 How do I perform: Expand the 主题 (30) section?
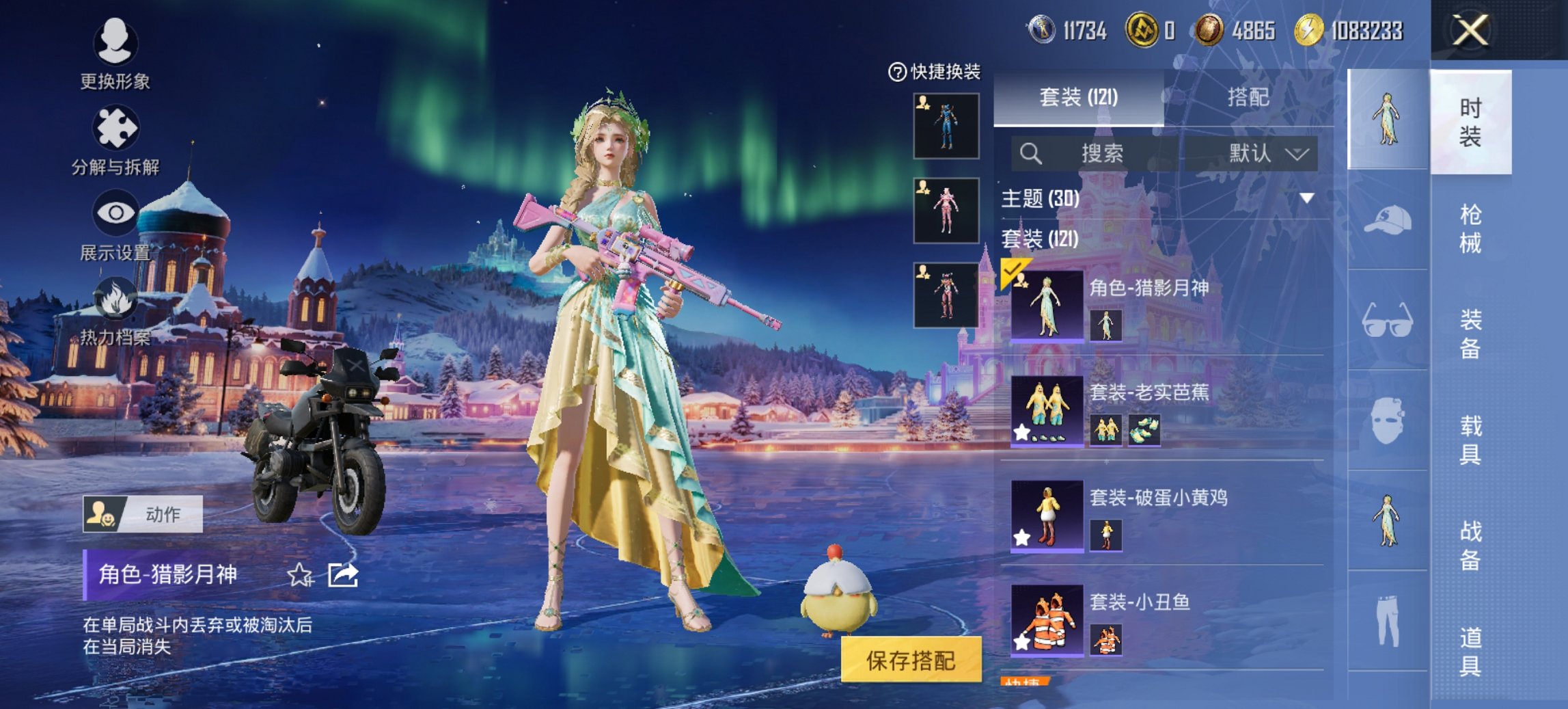pyautogui.click(x=1307, y=198)
